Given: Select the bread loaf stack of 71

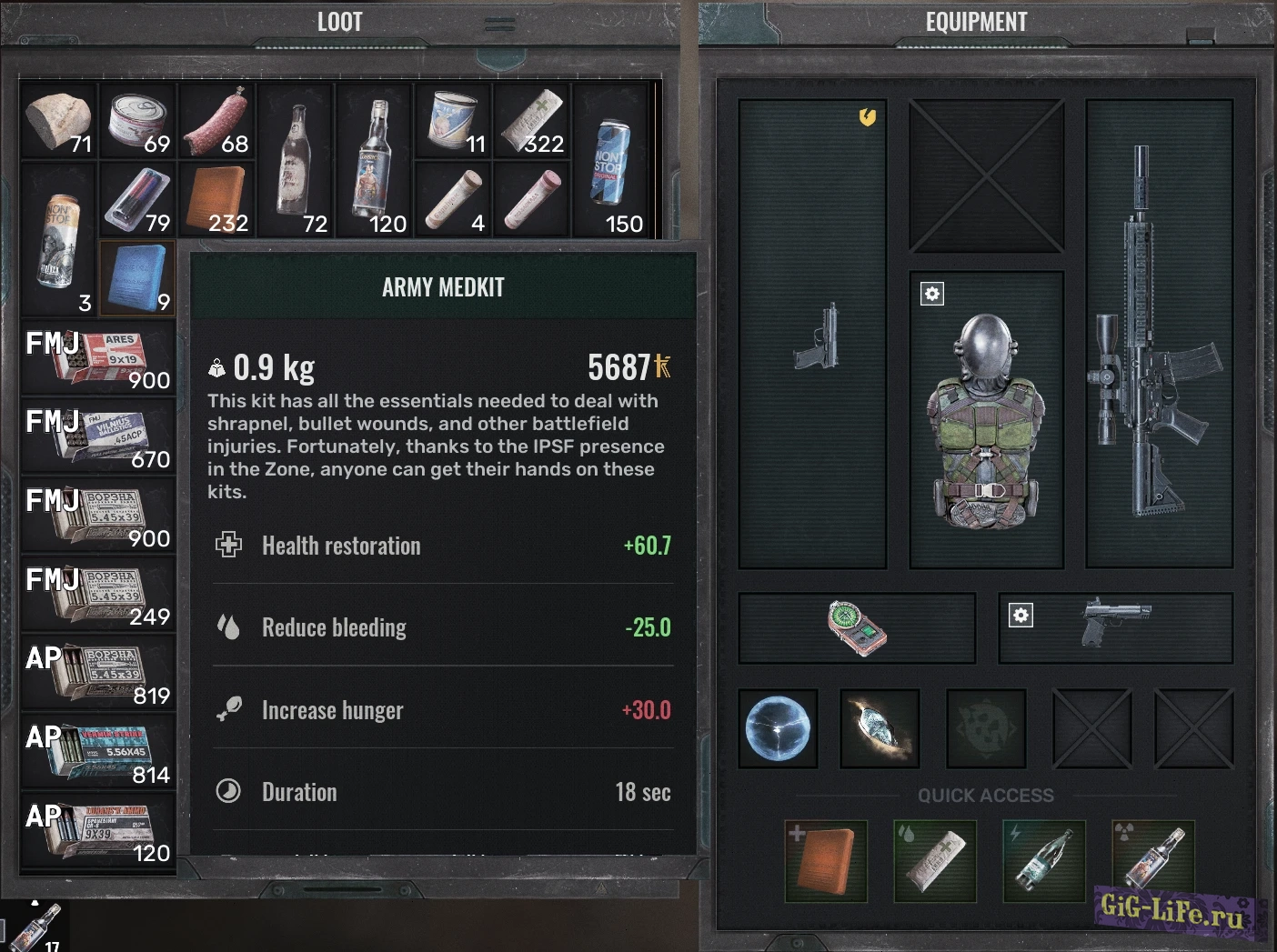Looking at the screenshot, I should click(58, 121).
